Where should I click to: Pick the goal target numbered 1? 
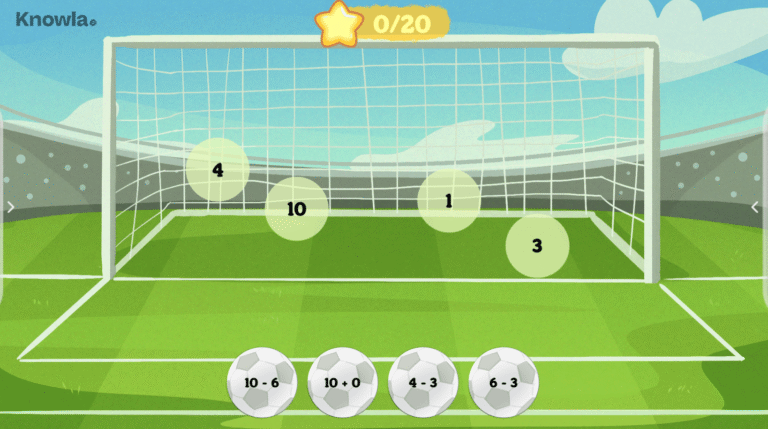[448, 201]
